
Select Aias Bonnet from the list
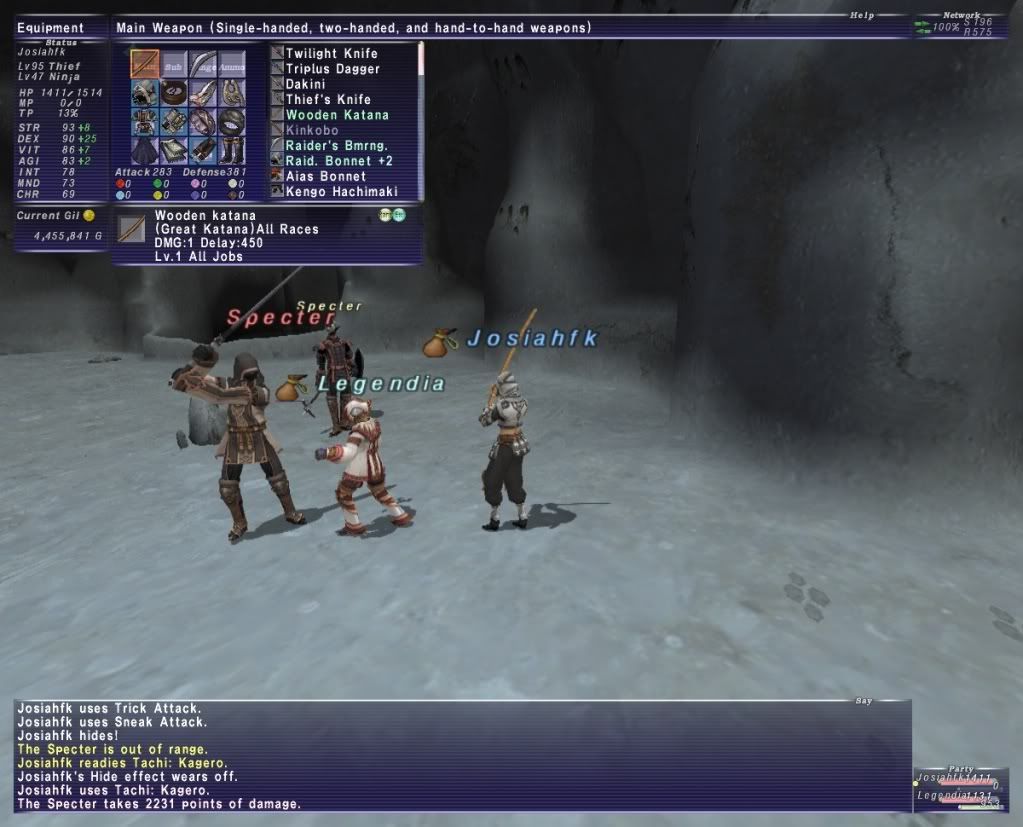point(326,176)
